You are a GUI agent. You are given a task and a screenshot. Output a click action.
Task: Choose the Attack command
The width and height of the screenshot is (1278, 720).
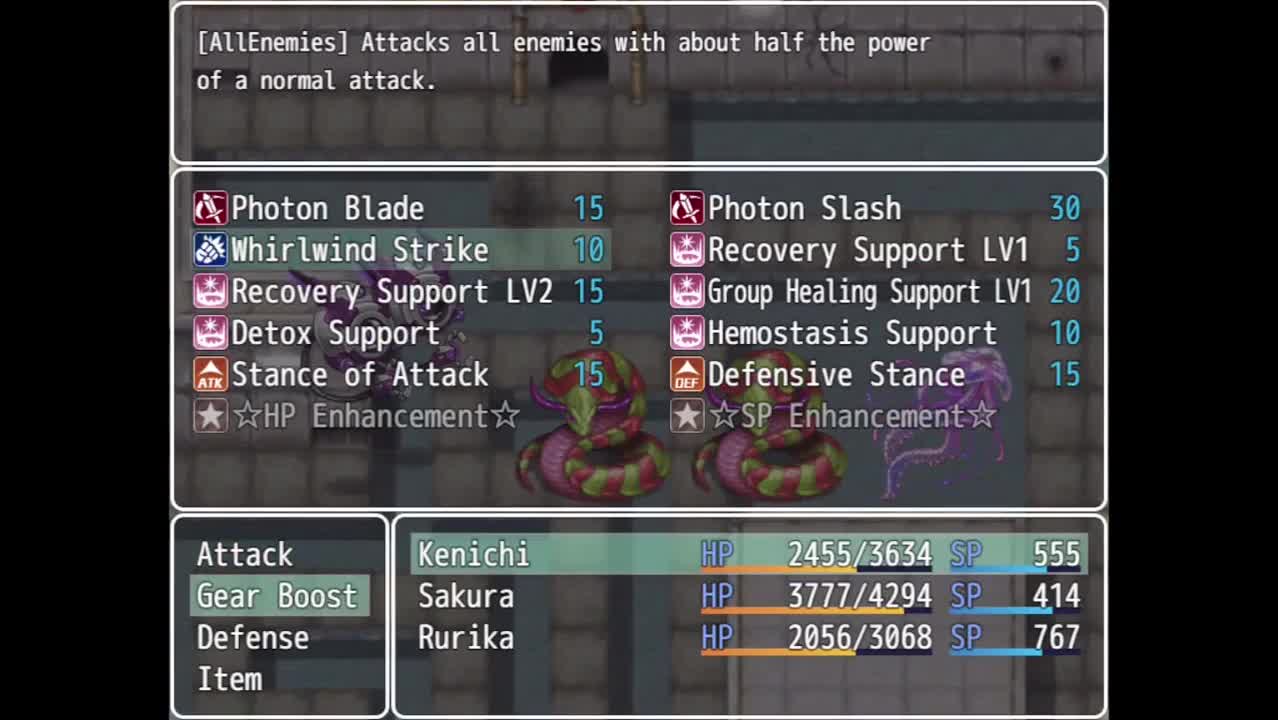246,554
